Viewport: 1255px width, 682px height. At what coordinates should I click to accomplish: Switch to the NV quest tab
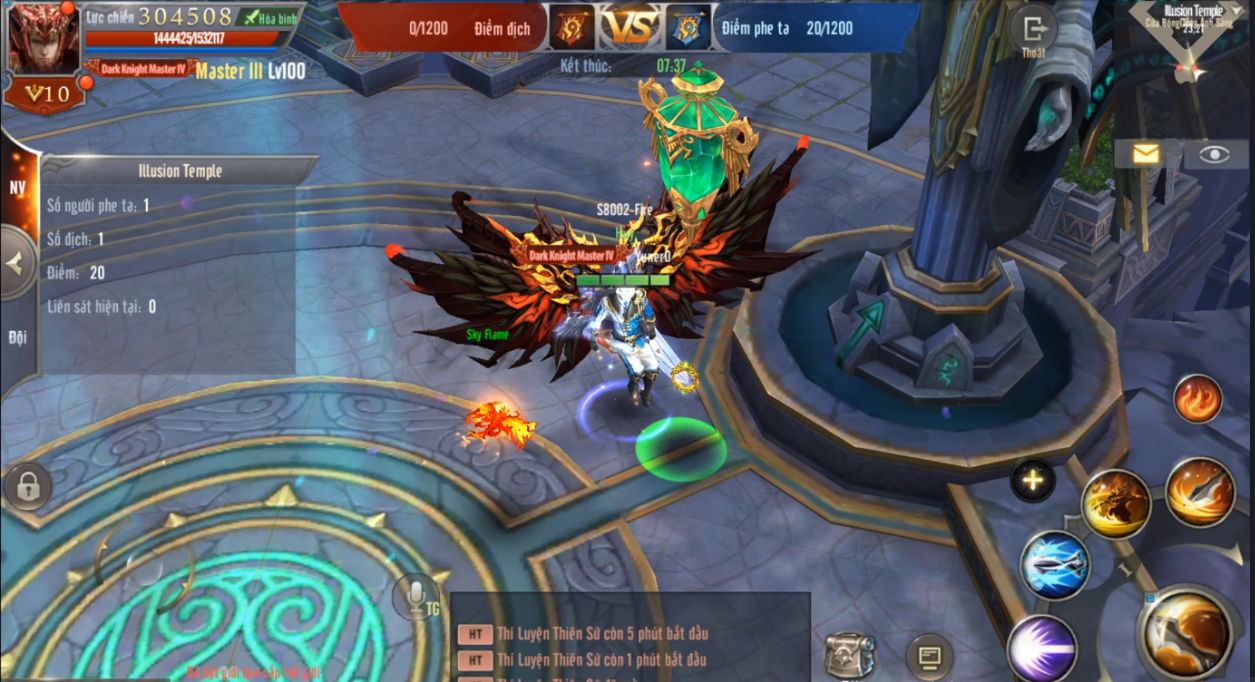tap(18, 187)
